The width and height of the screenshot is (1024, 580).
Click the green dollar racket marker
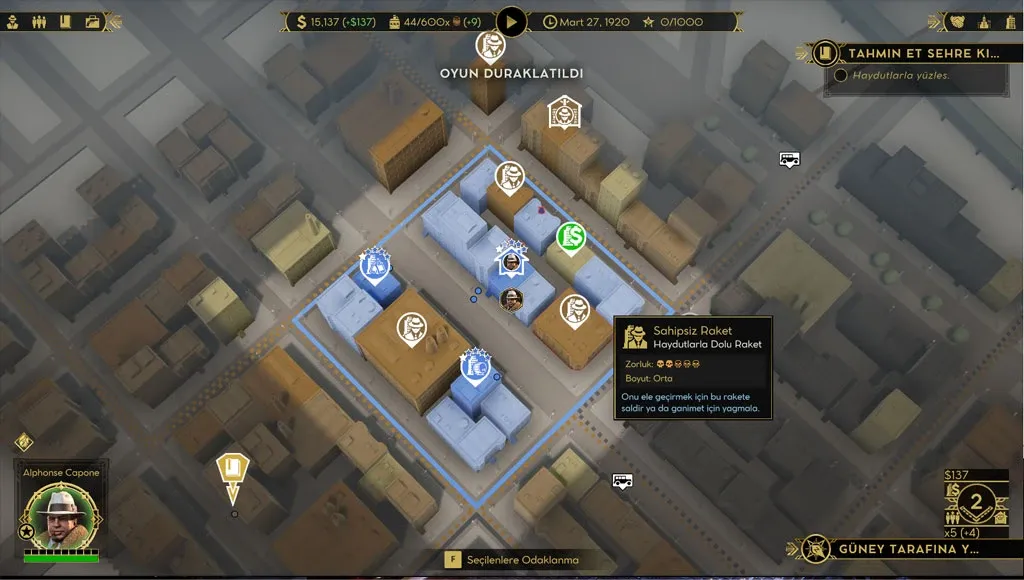pos(571,237)
